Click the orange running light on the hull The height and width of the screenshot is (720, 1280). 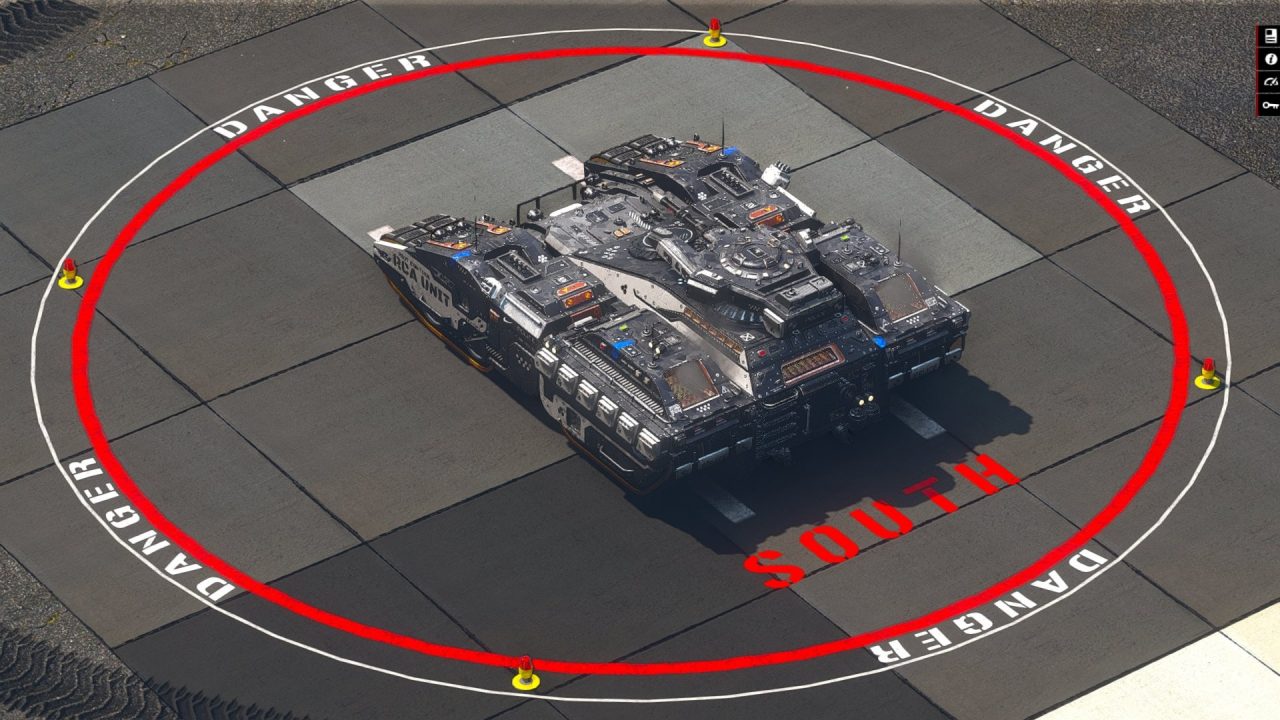point(576,294)
